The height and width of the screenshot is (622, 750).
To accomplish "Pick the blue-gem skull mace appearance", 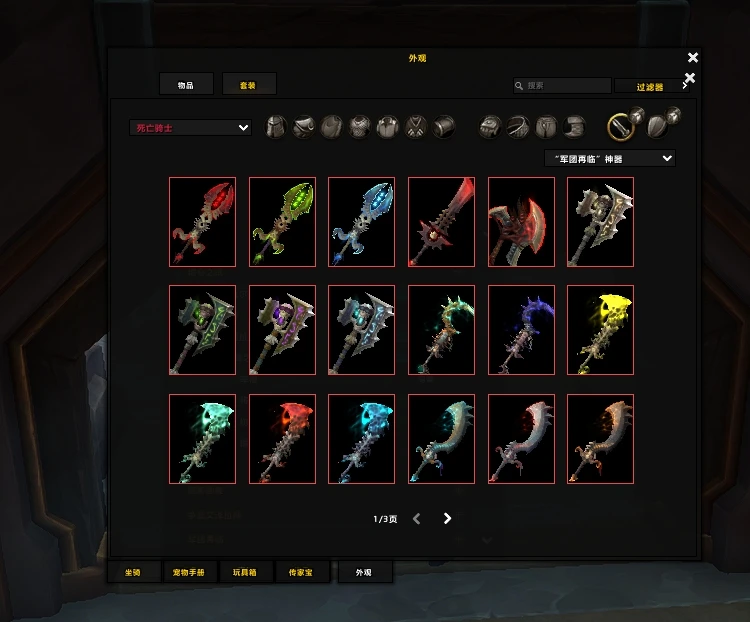I will coord(361,222).
